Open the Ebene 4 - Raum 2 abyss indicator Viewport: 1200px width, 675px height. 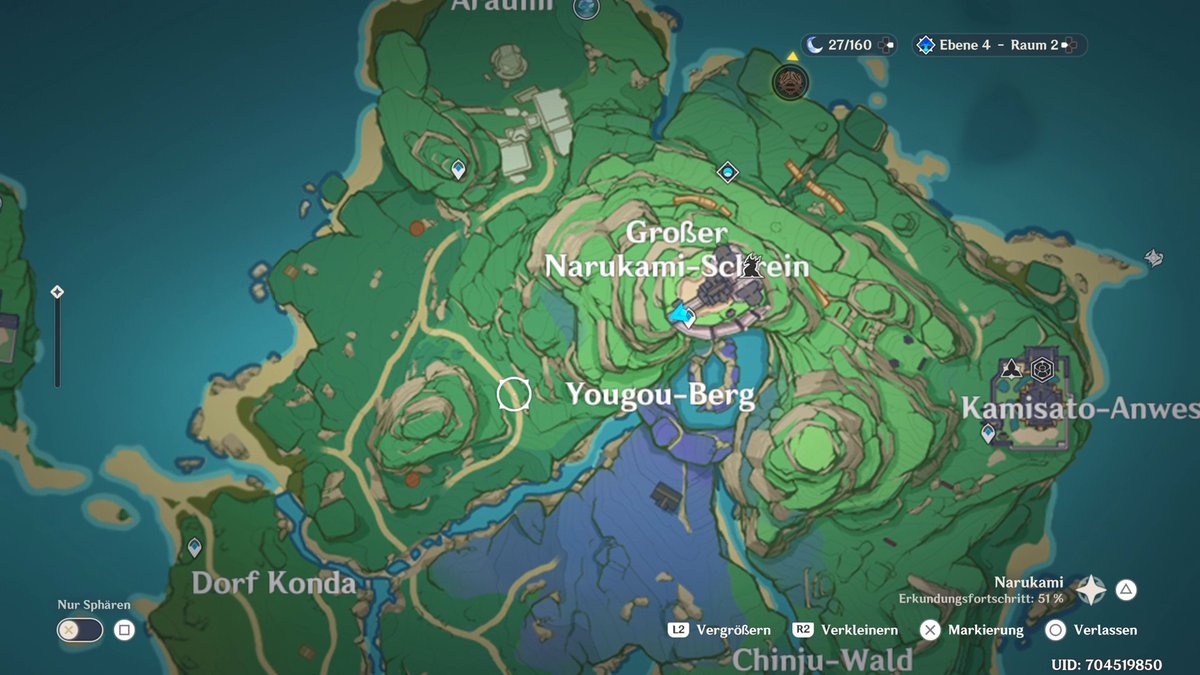[998, 45]
